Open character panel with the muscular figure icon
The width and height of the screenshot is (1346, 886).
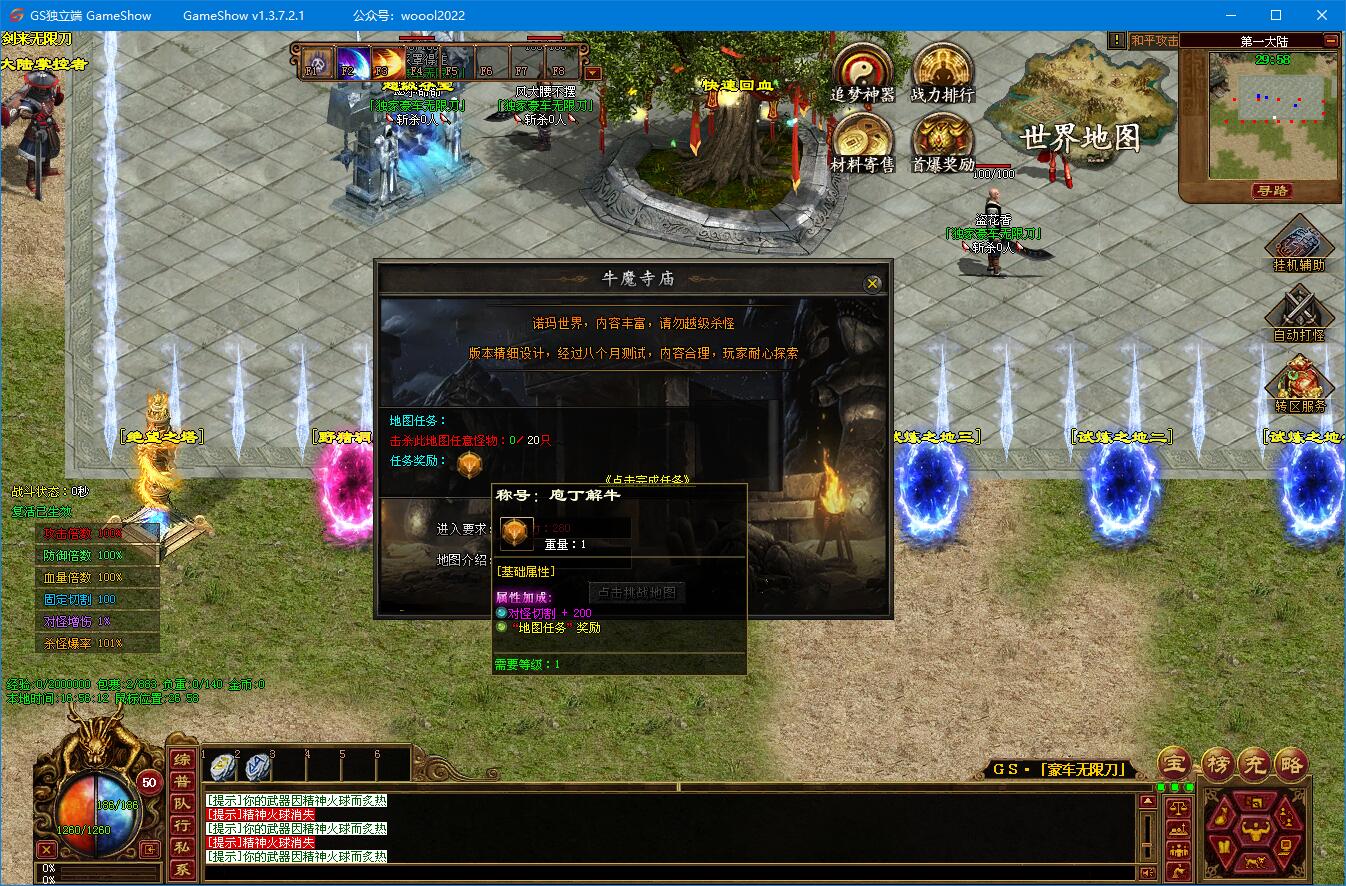[1254, 829]
